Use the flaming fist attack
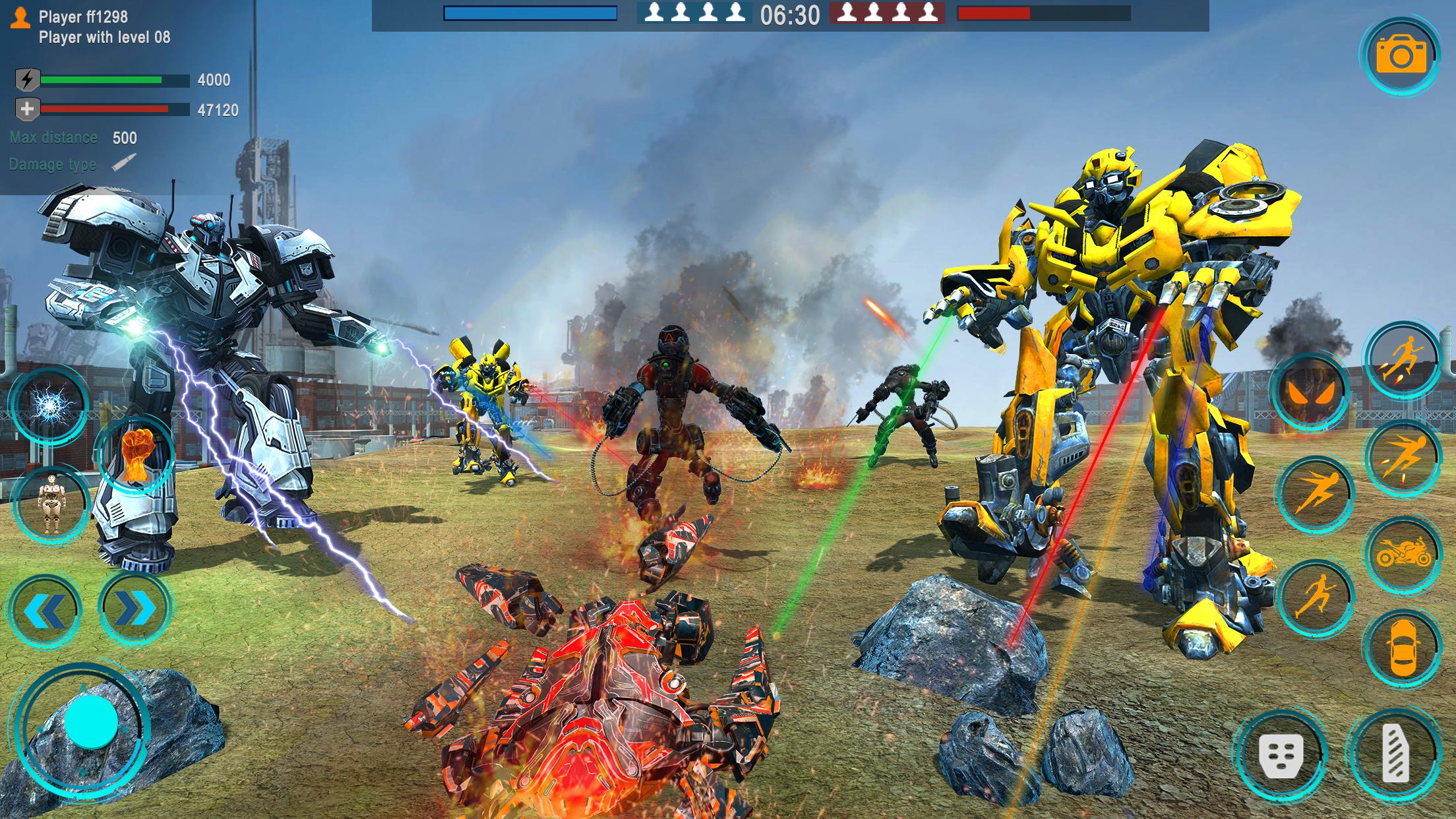Screen dimensions: 1456x819 [x=136, y=454]
